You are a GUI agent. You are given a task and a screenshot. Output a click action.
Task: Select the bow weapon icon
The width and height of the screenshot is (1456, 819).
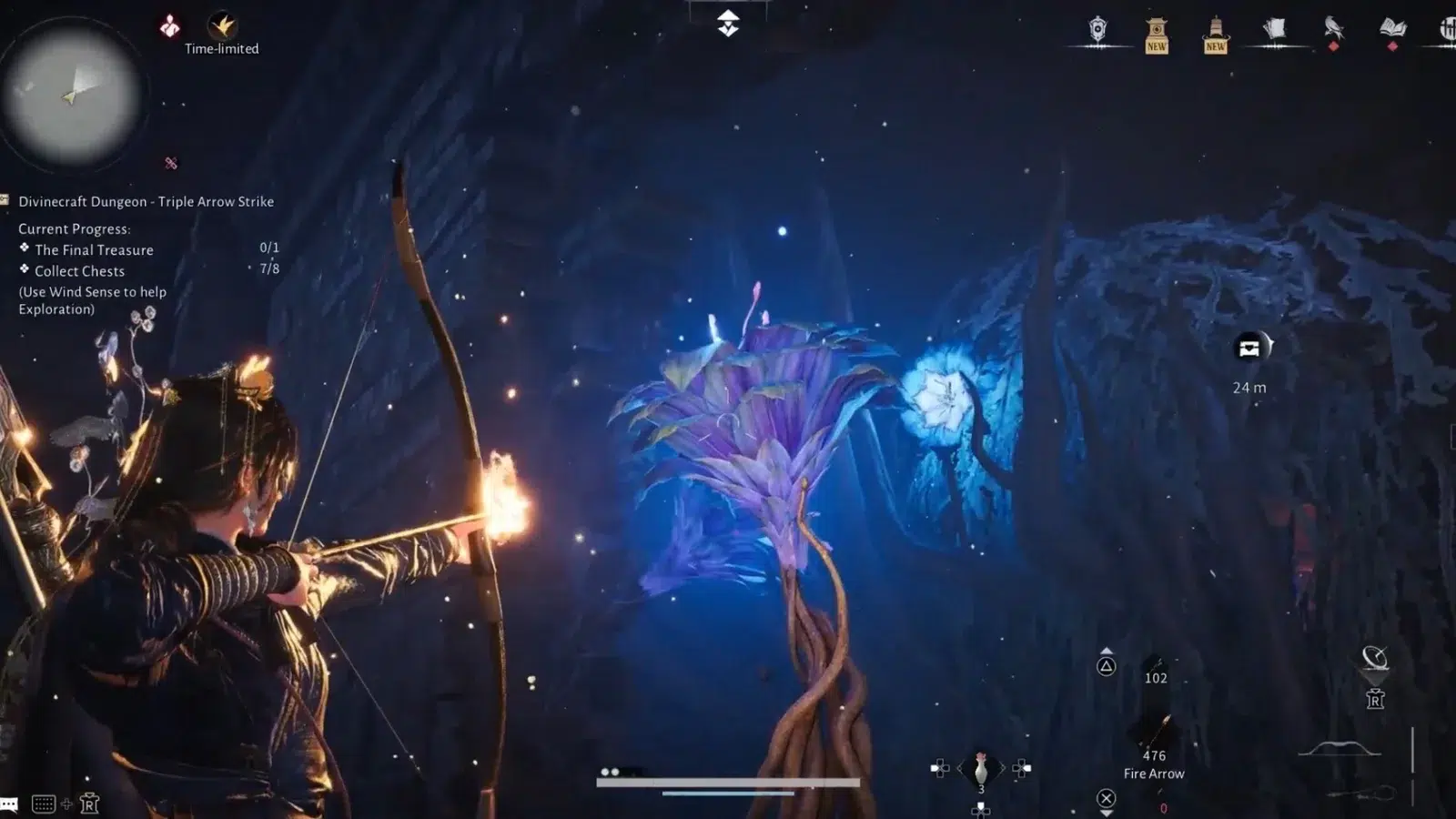(x=1339, y=749)
